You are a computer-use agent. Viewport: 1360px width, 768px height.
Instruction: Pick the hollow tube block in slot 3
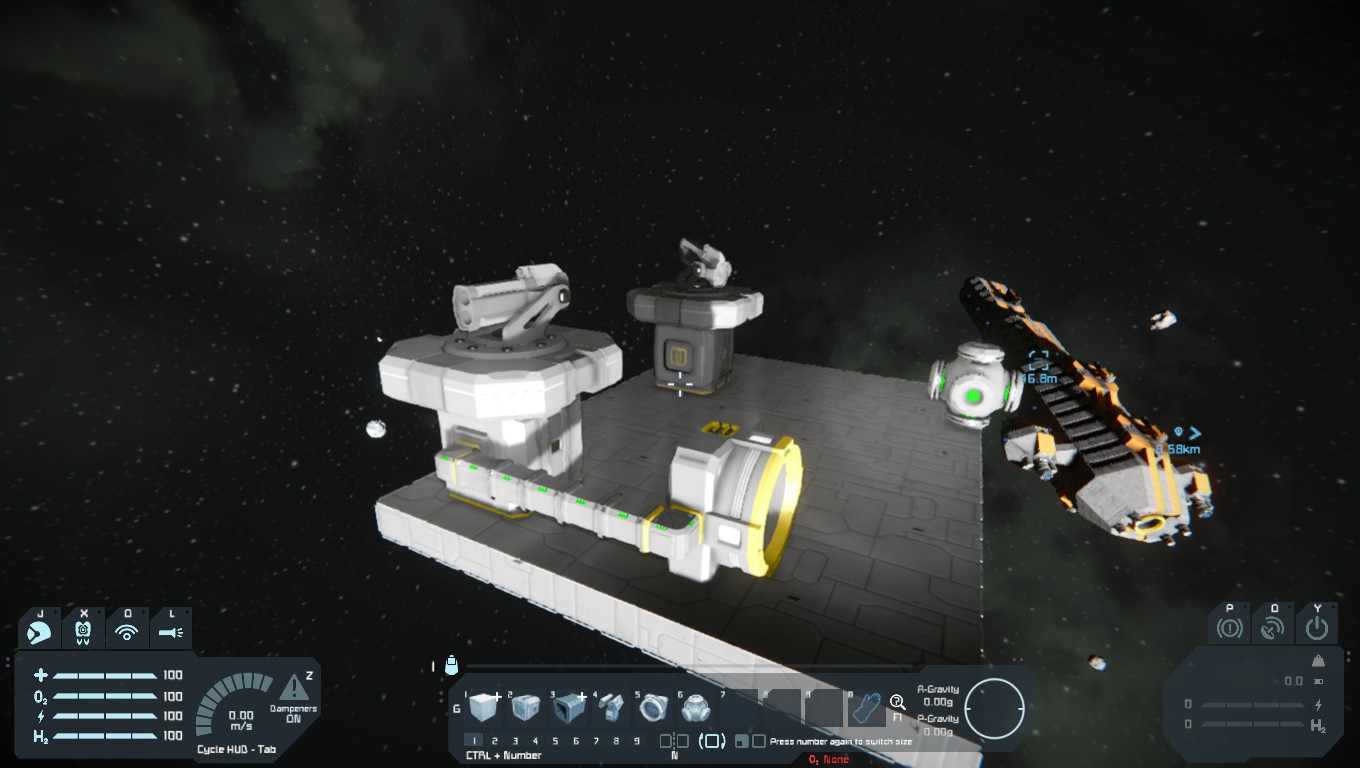(x=568, y=708)
